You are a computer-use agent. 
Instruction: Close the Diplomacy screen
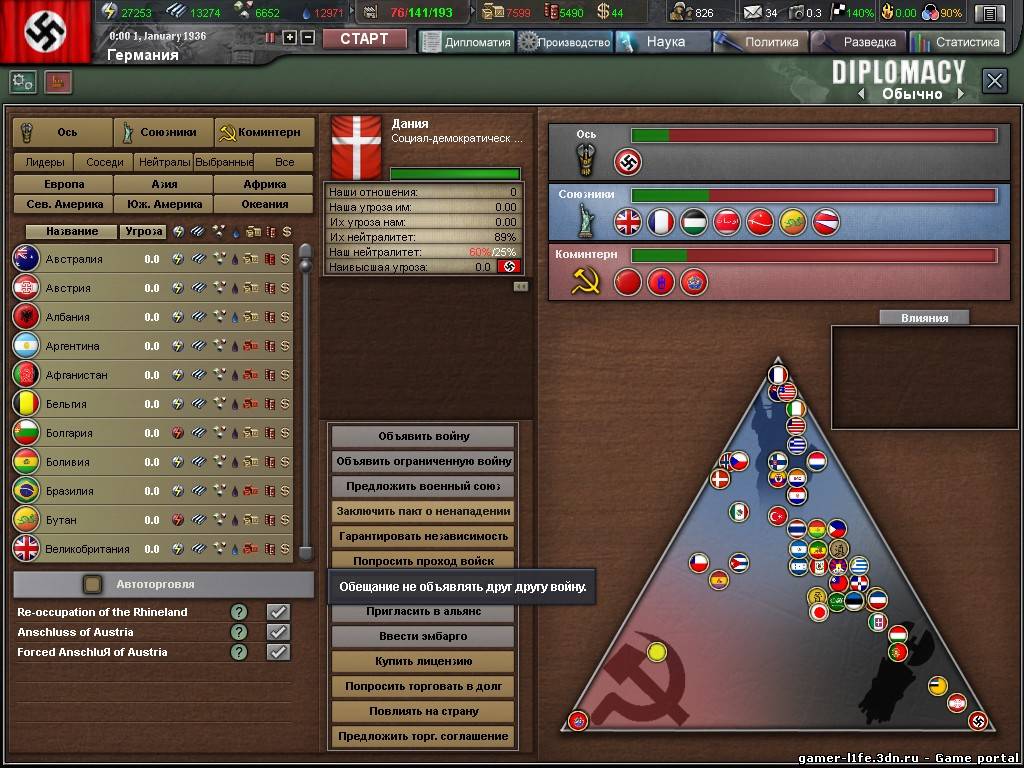tap(994, 81)
